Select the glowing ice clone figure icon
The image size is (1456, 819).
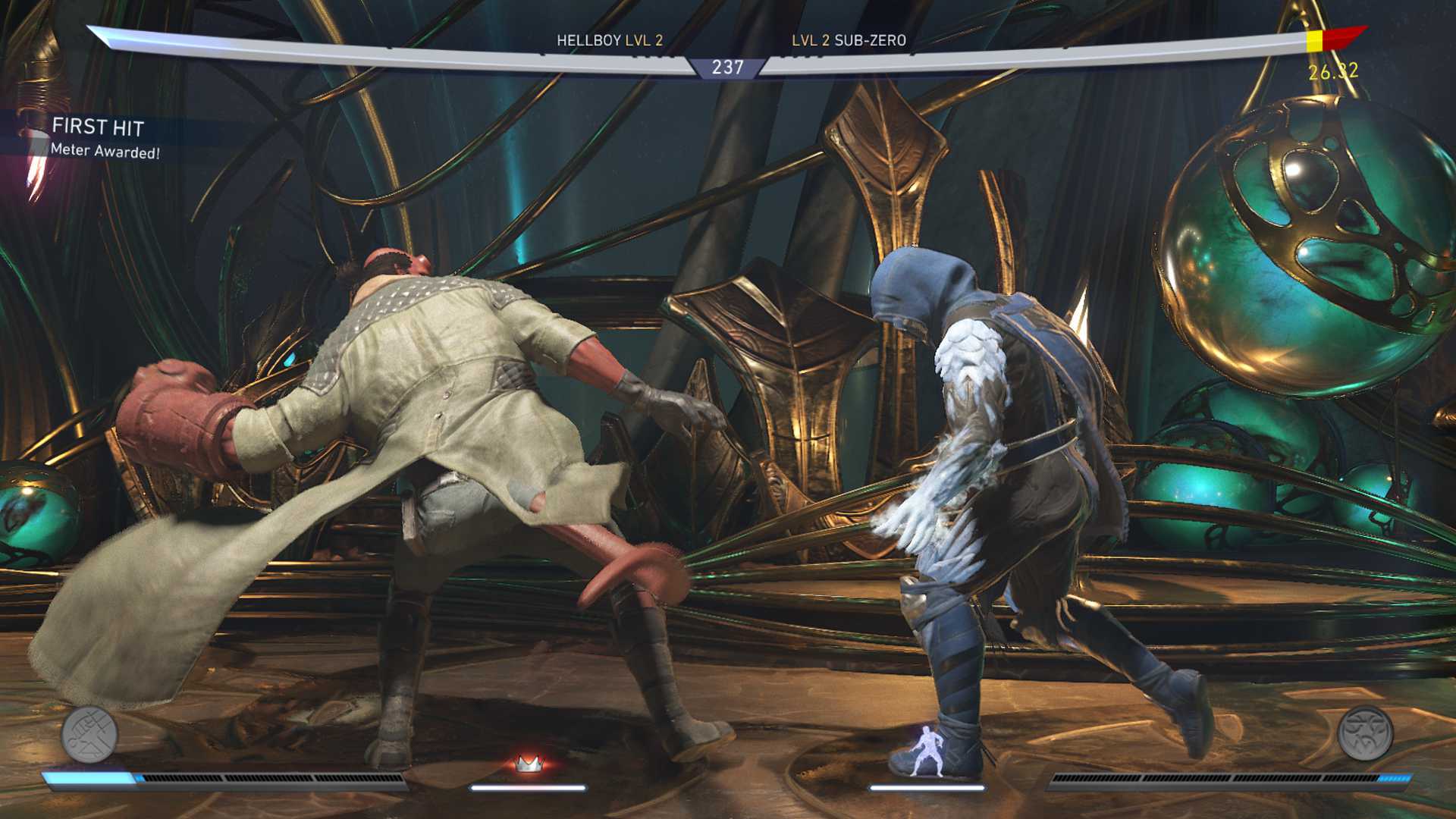tap(927, 751)
